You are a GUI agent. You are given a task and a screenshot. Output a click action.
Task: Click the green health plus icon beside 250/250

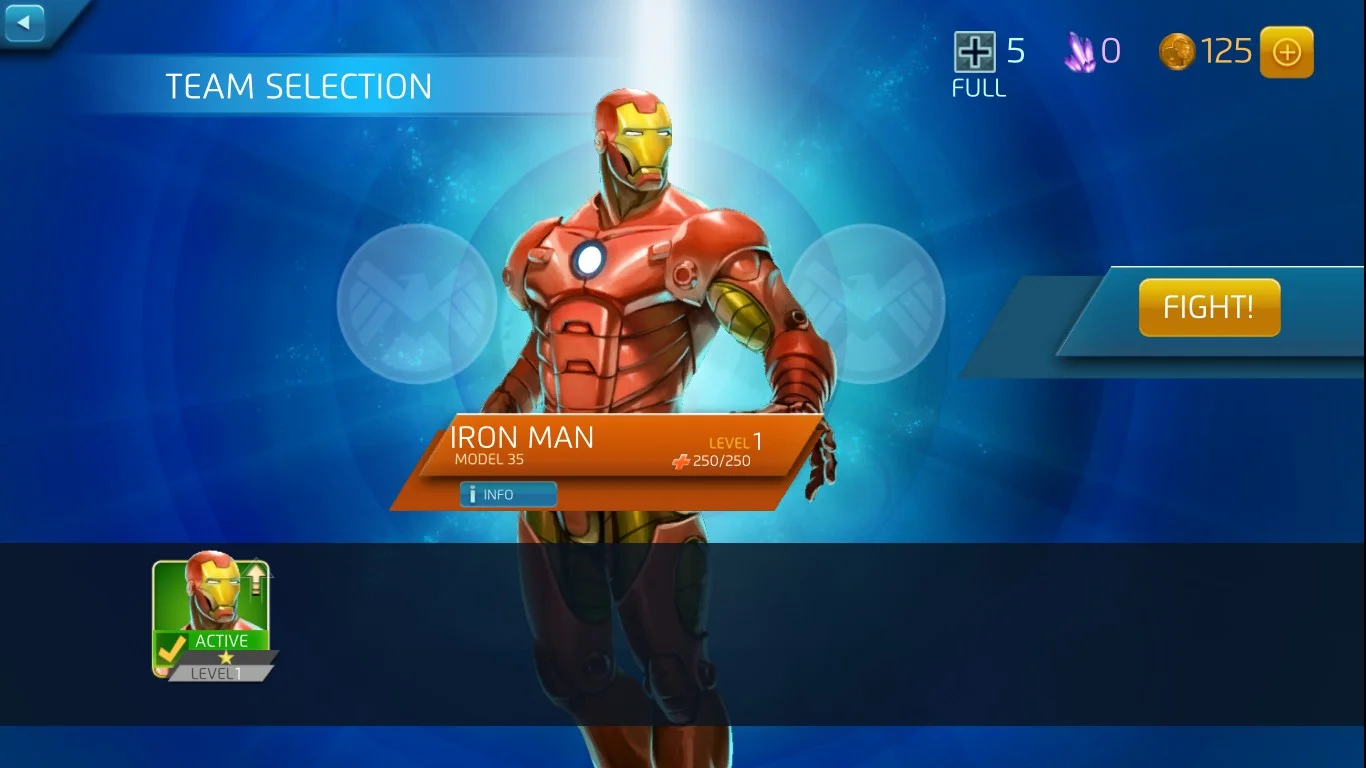683,461
